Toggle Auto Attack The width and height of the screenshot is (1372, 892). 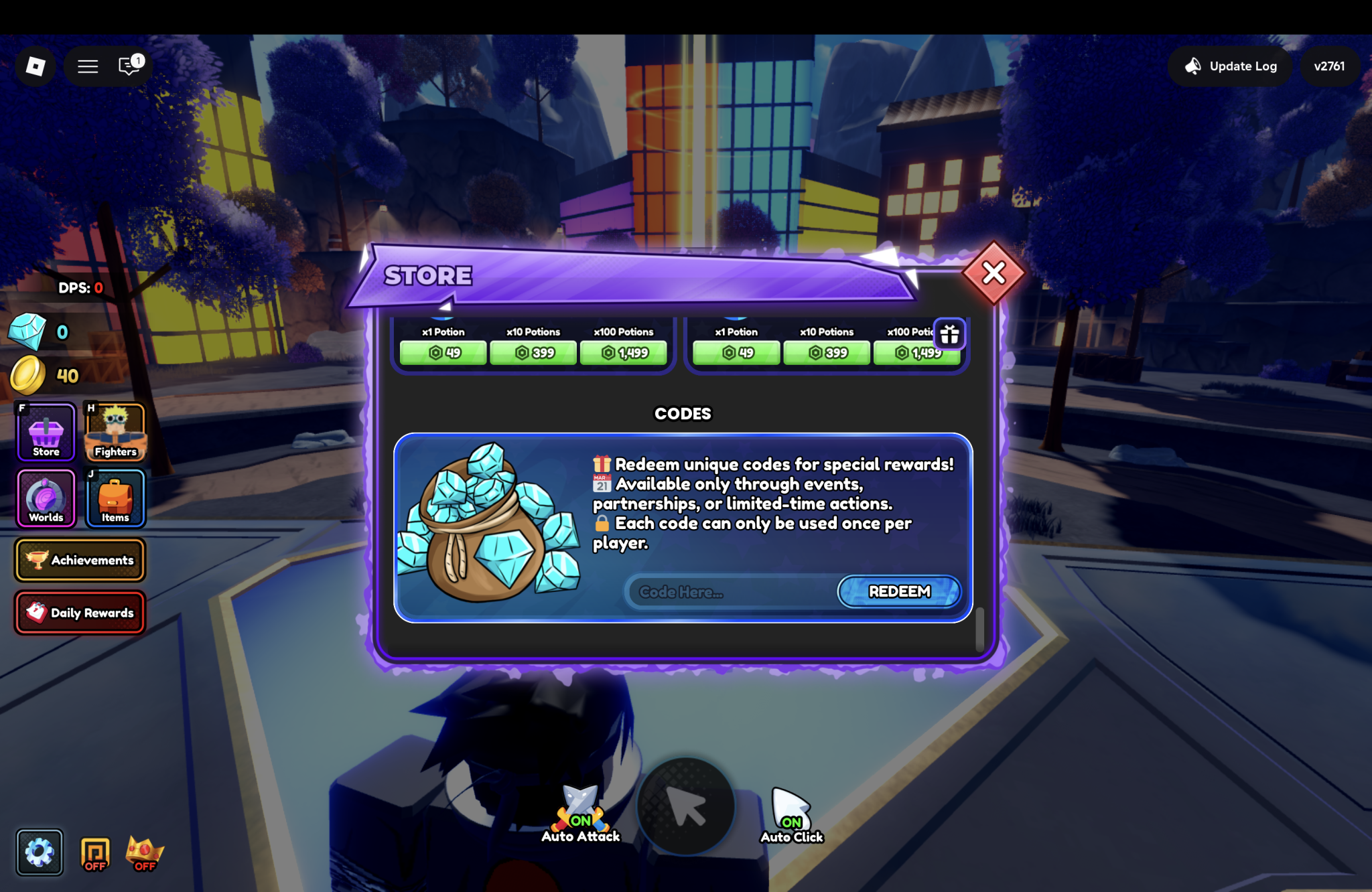[x=581, y=813]
